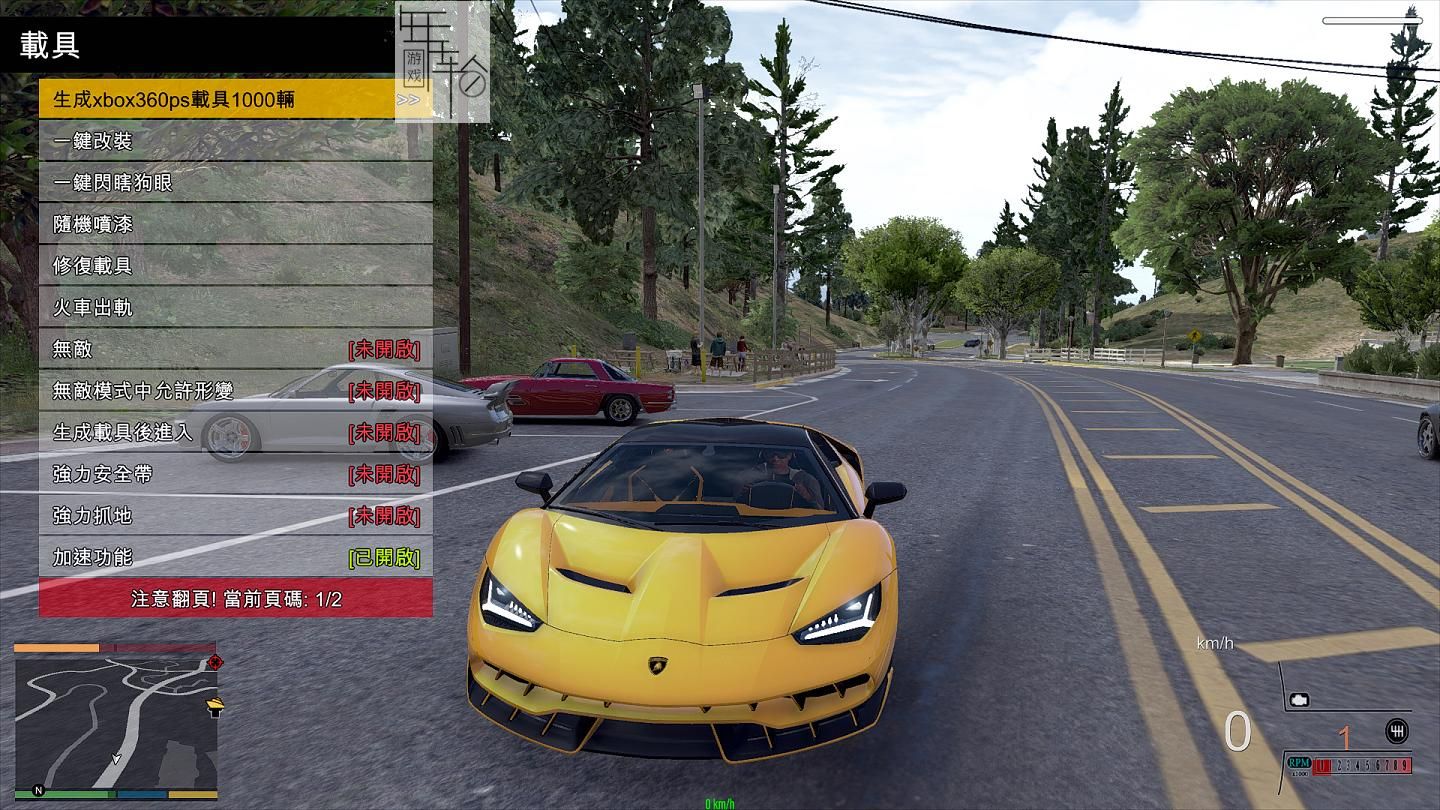
Task: Toggle 無敵模式中允許形變 option
Action: (235, 390)
